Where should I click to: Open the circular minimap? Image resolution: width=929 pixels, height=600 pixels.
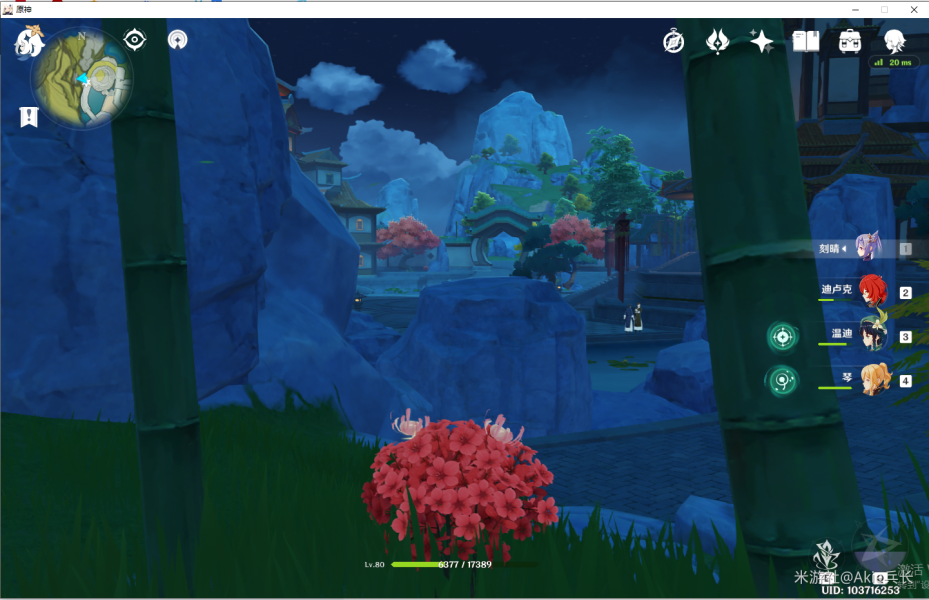coord(82,78)
